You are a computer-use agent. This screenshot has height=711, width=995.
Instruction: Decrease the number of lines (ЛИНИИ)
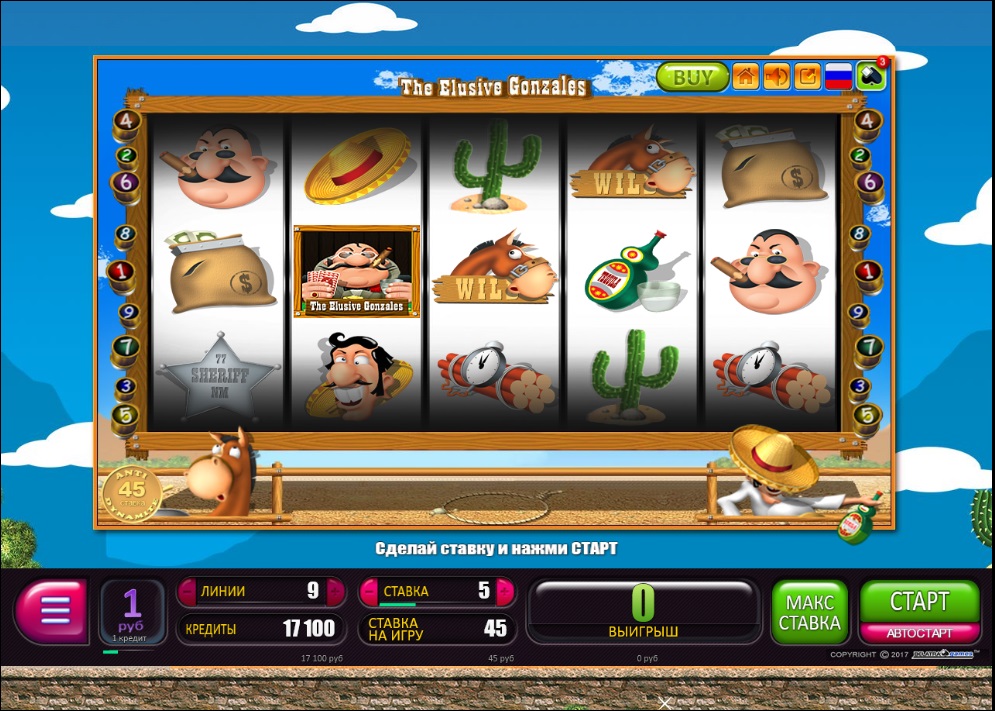pyautogui.click(x=187, y=591)
